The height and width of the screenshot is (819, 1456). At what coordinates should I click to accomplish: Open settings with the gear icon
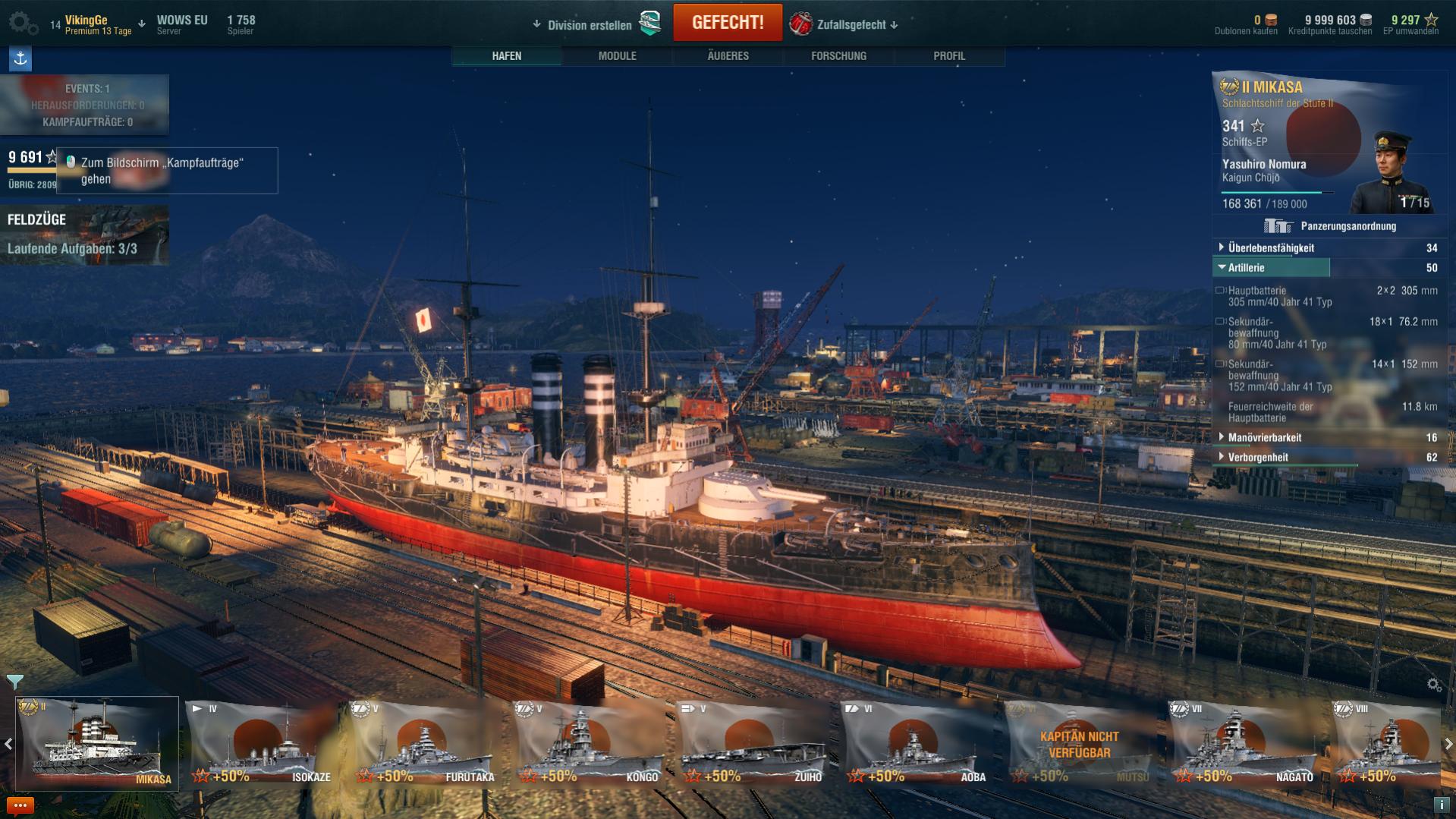tap(21, 23)
